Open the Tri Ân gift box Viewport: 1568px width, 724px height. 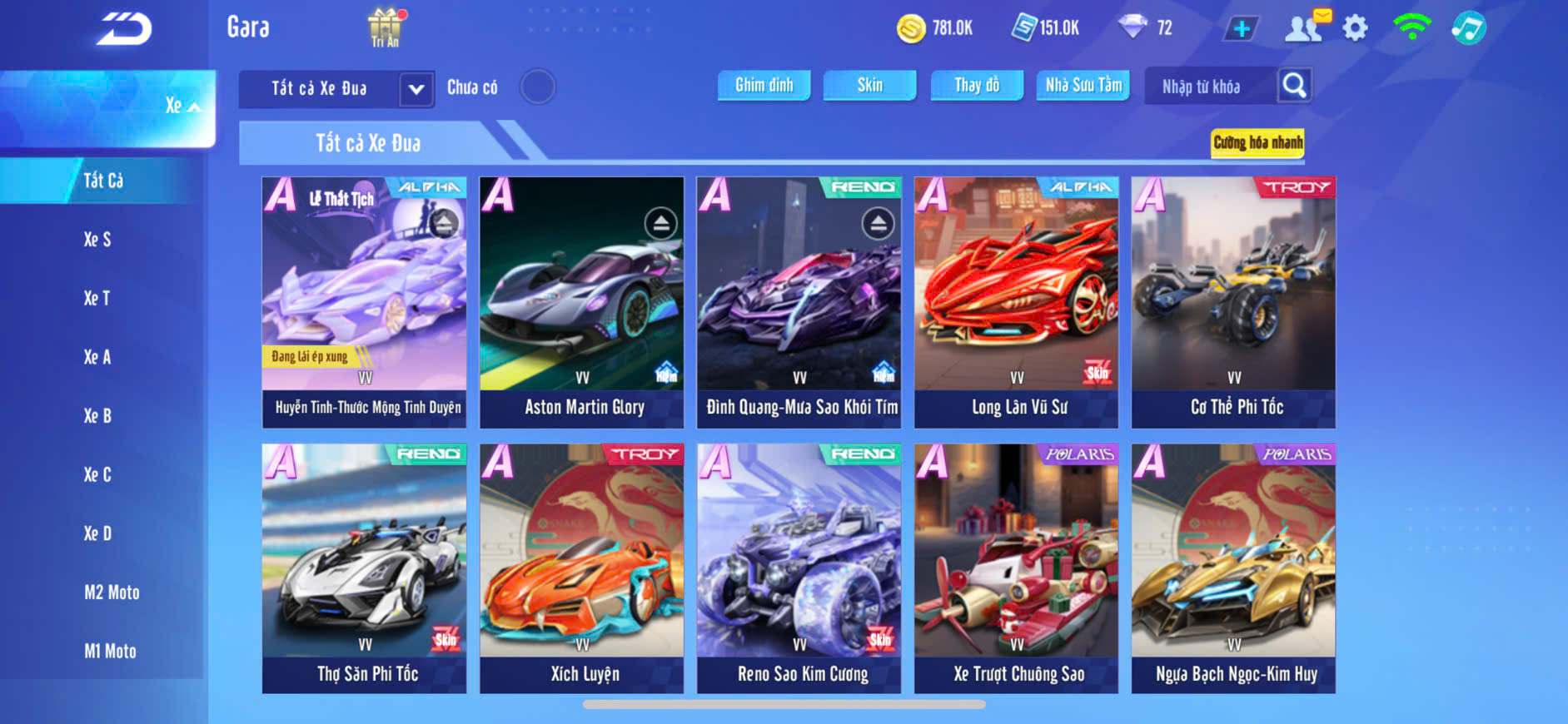pos(385,27)
